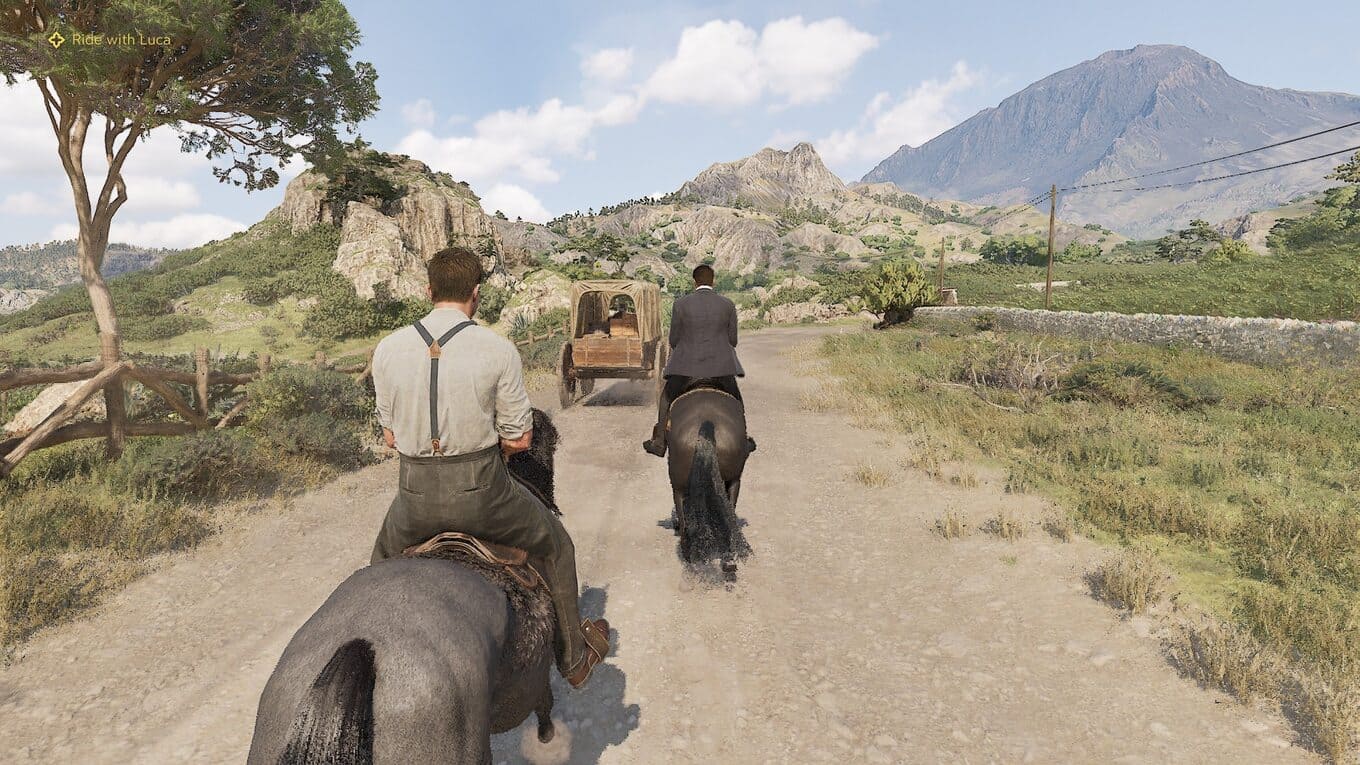Select the 'Ride with Luca' objective tracker

pyautogui.click(x=110, y=40)
